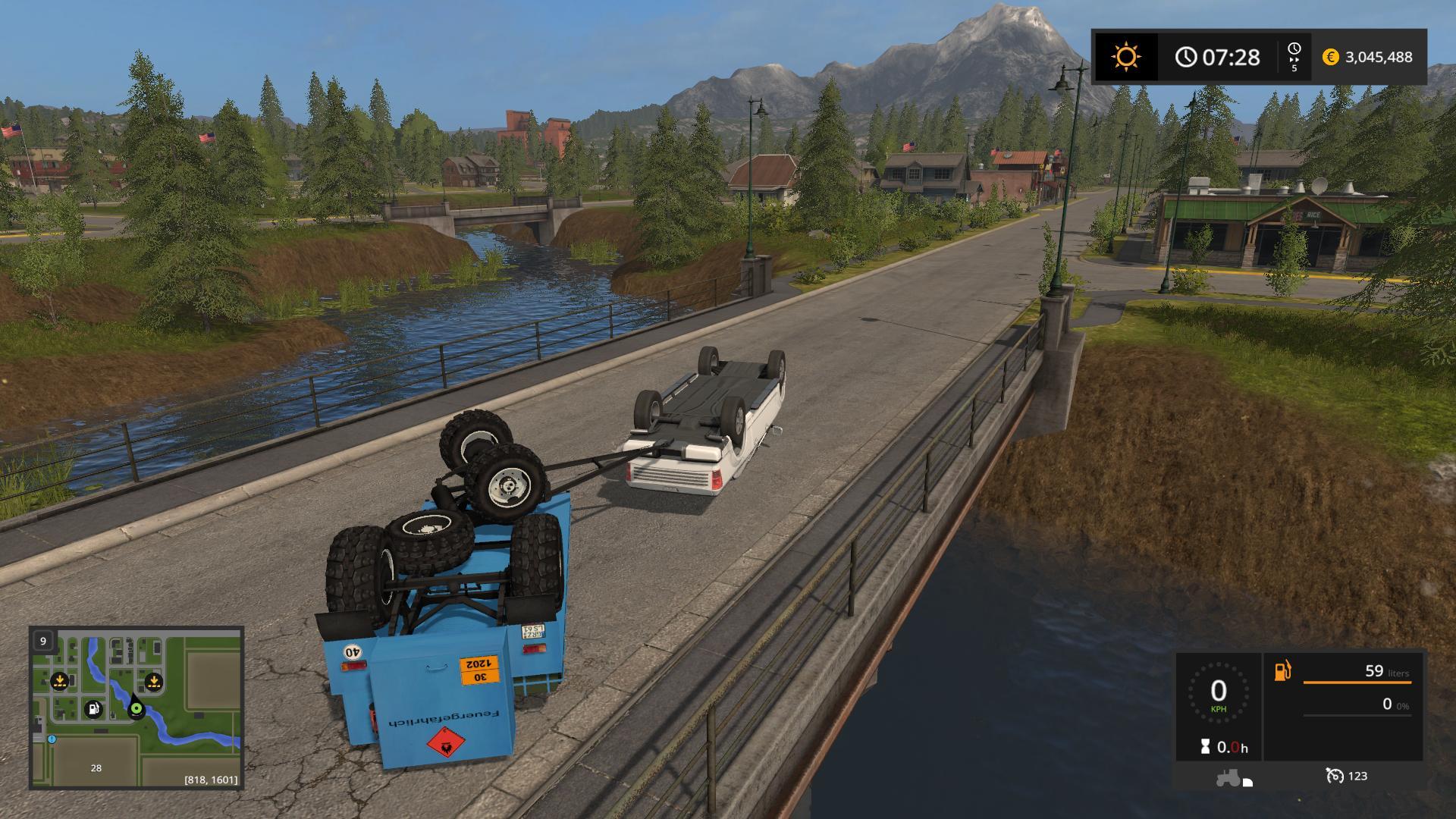Select the green player position marker
This screenshot has width=1456, height=819.
pos(136,709)
